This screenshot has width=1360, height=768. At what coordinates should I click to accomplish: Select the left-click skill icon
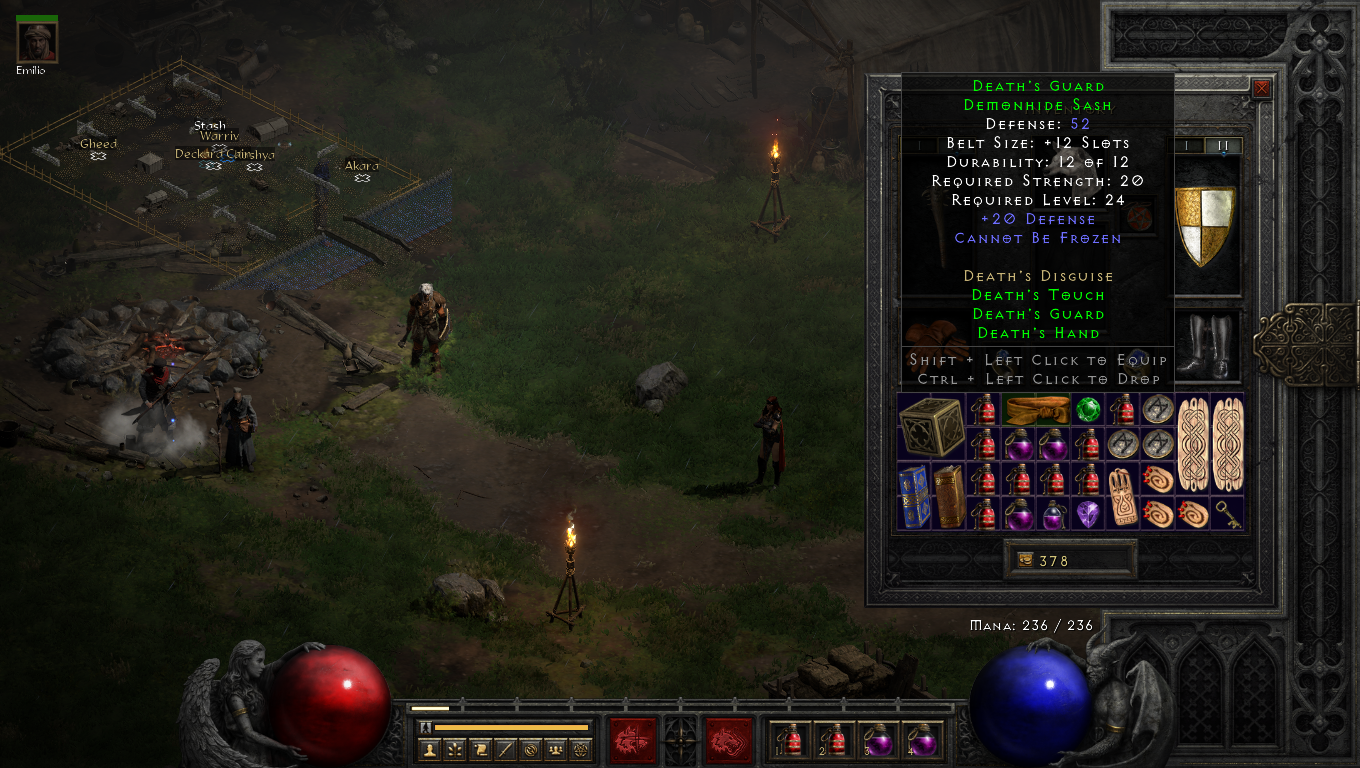pyautogui.click(x=633, y=741)
